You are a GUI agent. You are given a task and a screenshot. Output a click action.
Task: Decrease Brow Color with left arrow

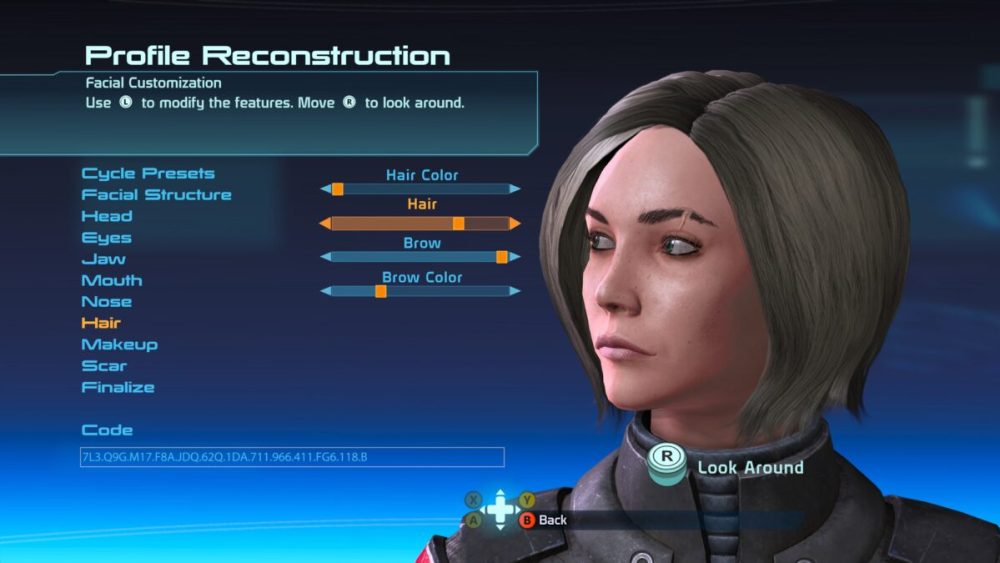pyautogui.click(x=325, y=291)
